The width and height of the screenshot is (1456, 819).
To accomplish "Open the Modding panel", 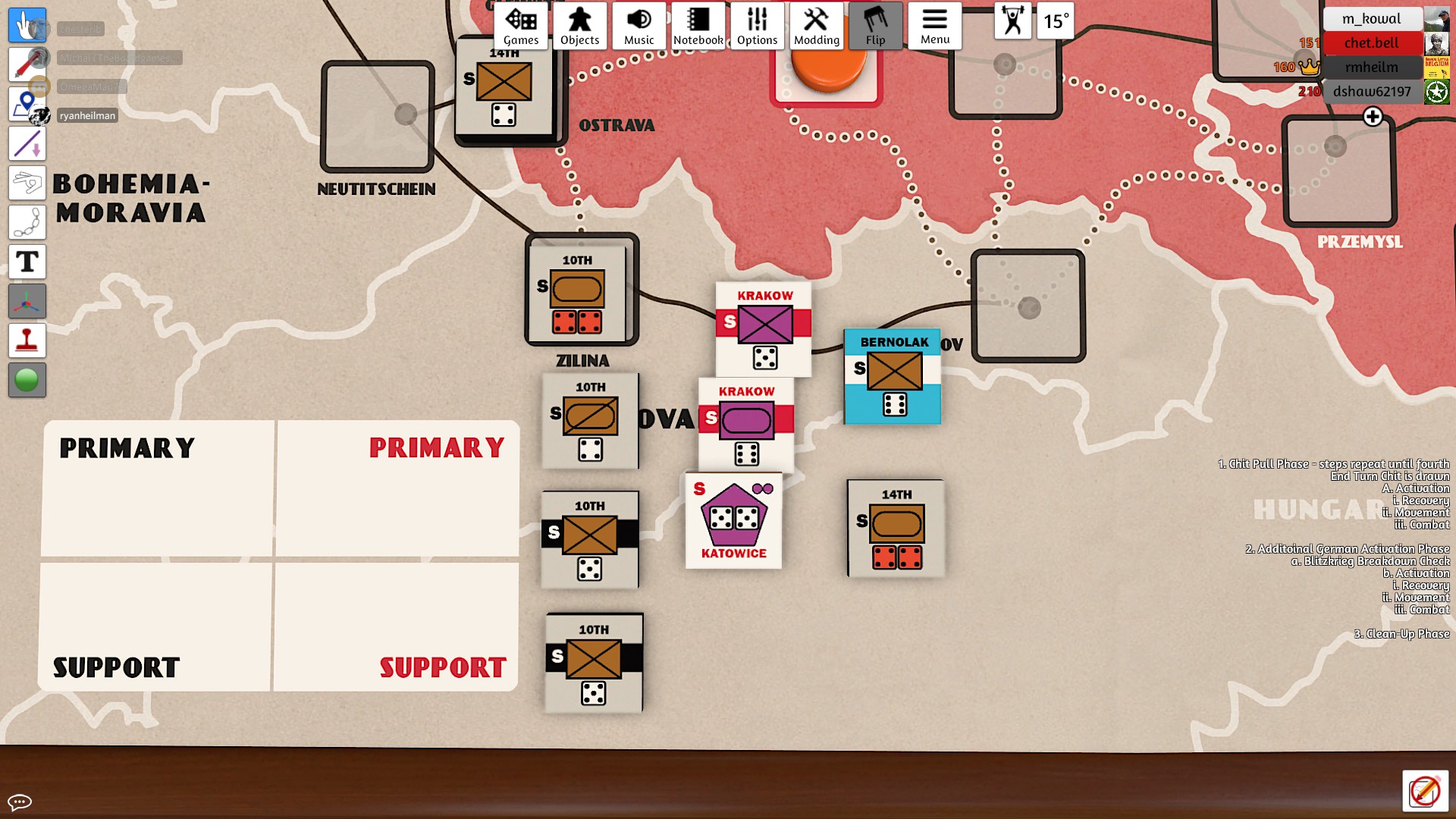I will 816,25.
